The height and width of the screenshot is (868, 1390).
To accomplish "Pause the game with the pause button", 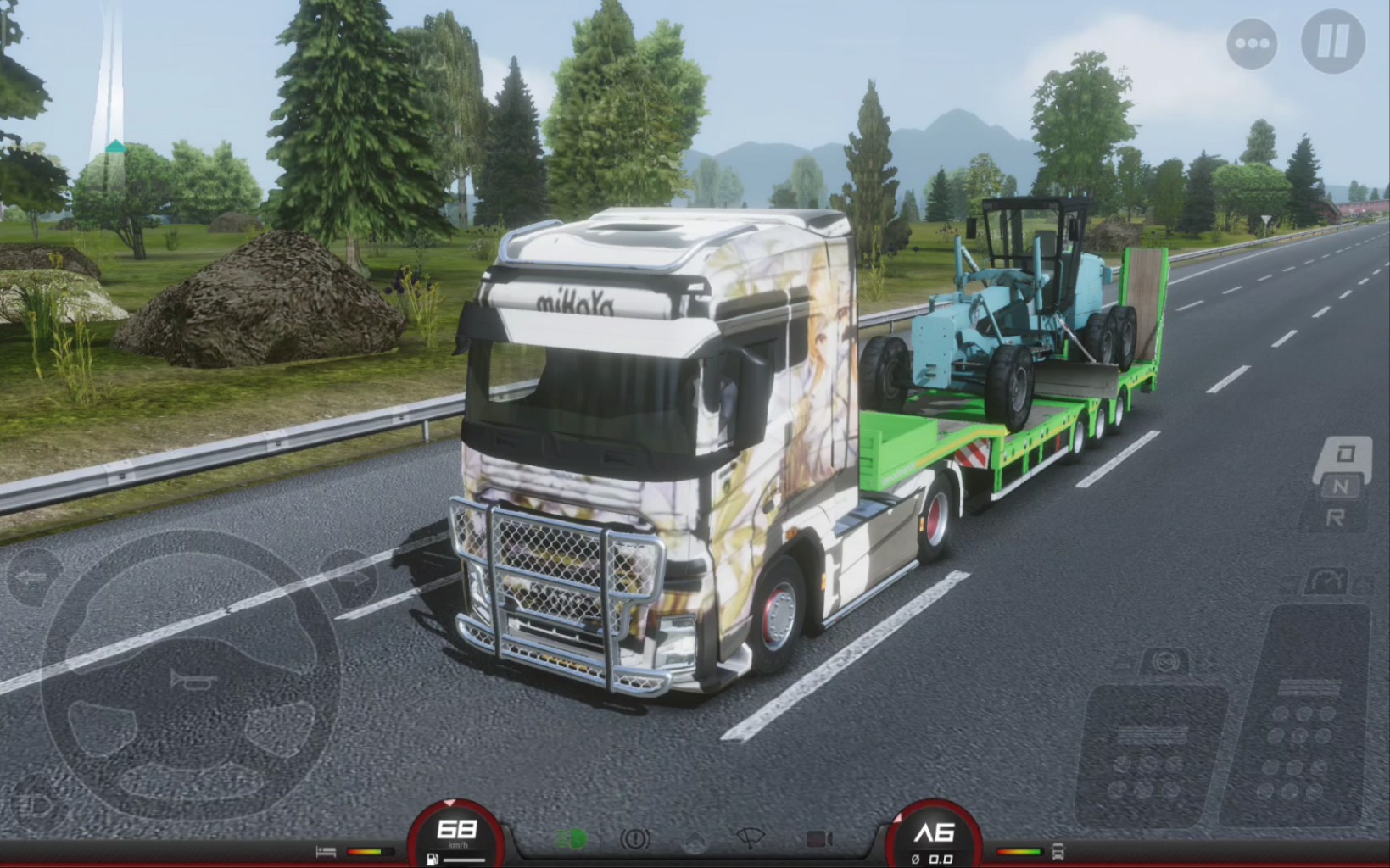I will [1332, 41].
